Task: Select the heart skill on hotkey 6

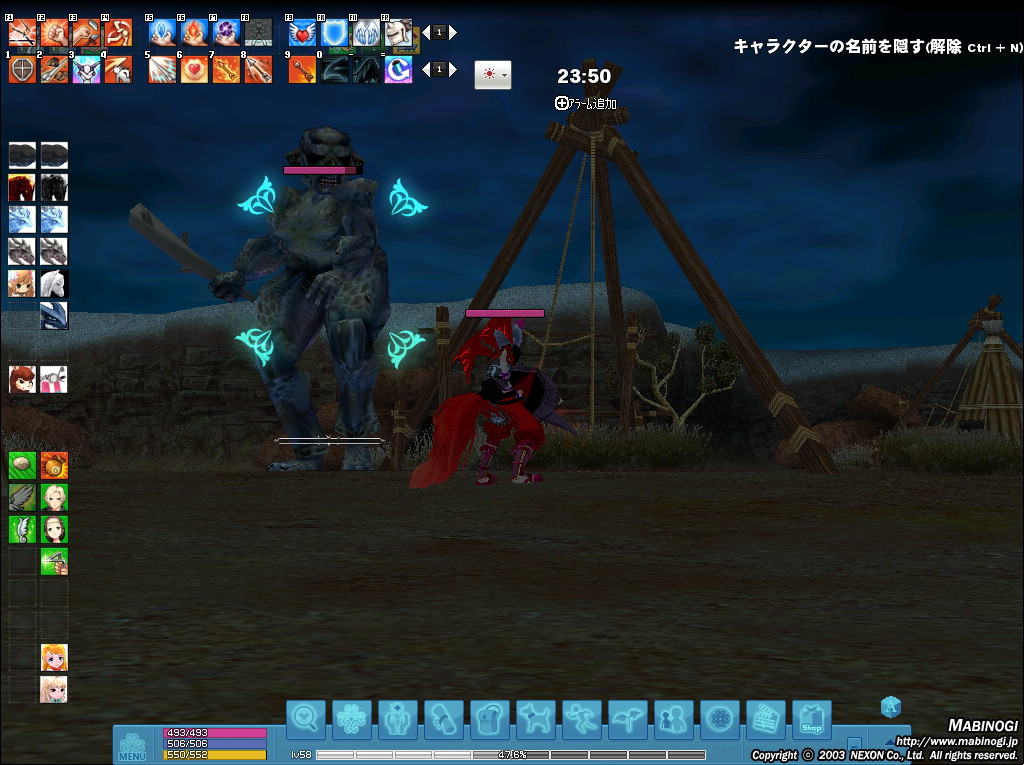Action: pyautogui.click(x=194, y=70)
